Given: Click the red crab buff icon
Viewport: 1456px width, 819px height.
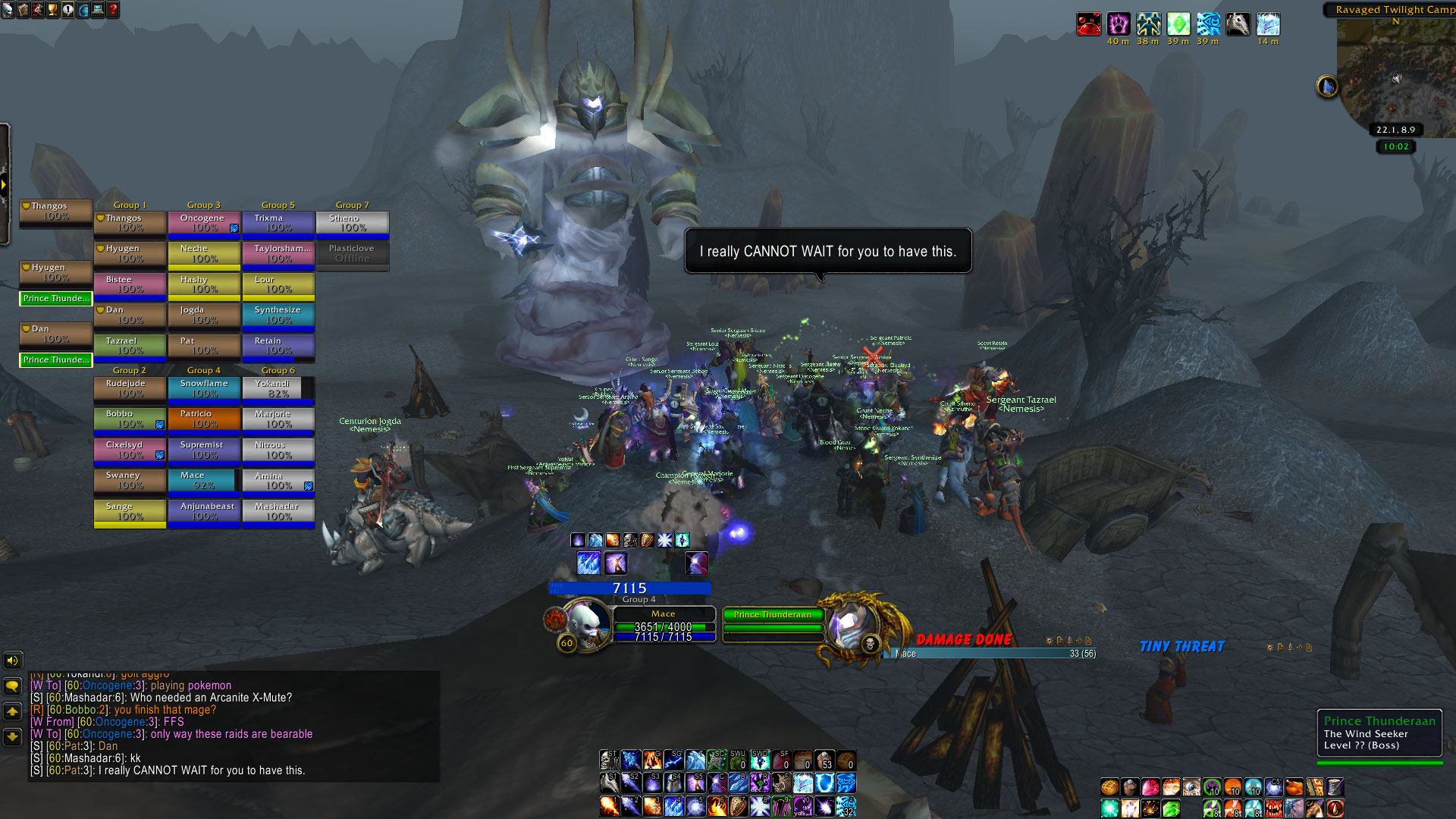Looking at the screenshot, I should click(1089, 24).
